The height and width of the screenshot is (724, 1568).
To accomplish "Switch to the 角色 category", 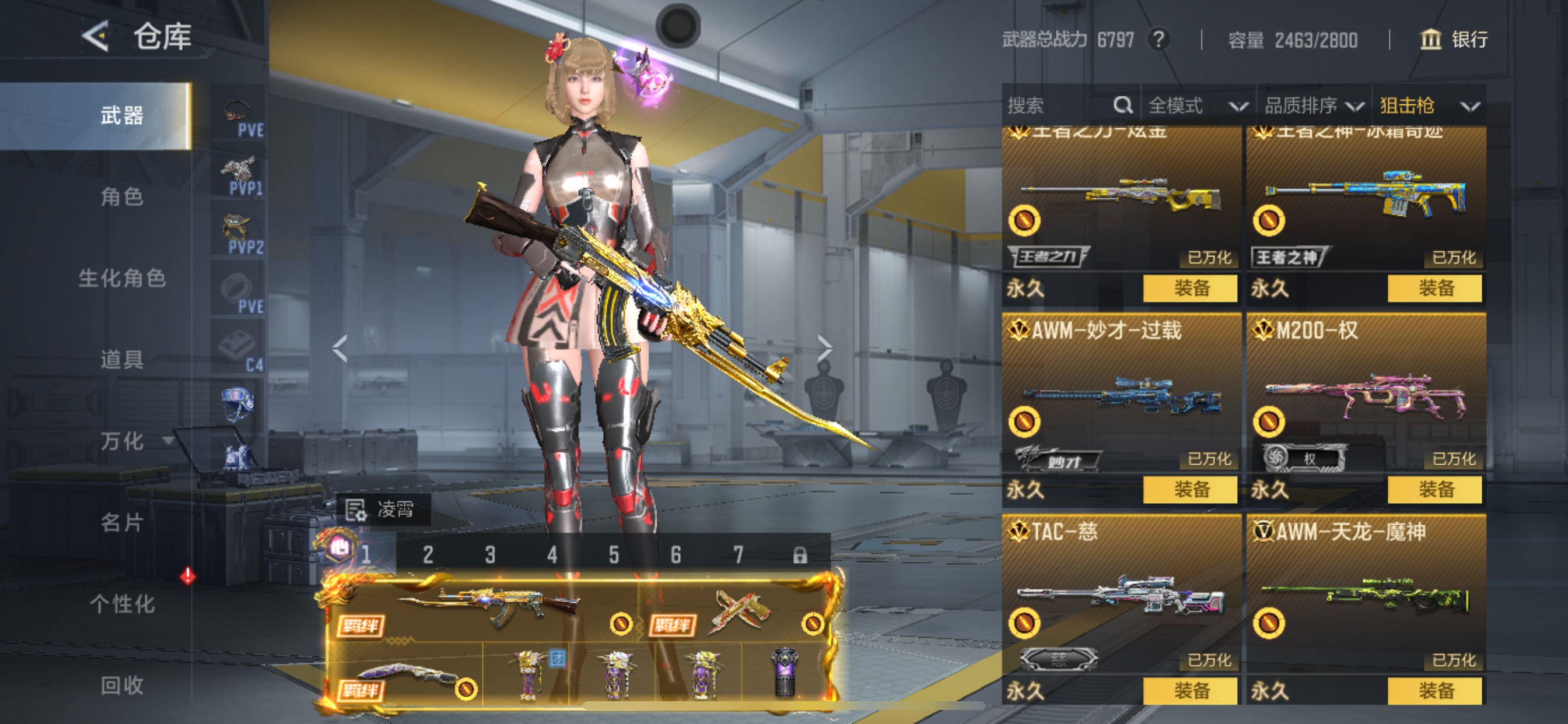I will click(x=122, y=196).
